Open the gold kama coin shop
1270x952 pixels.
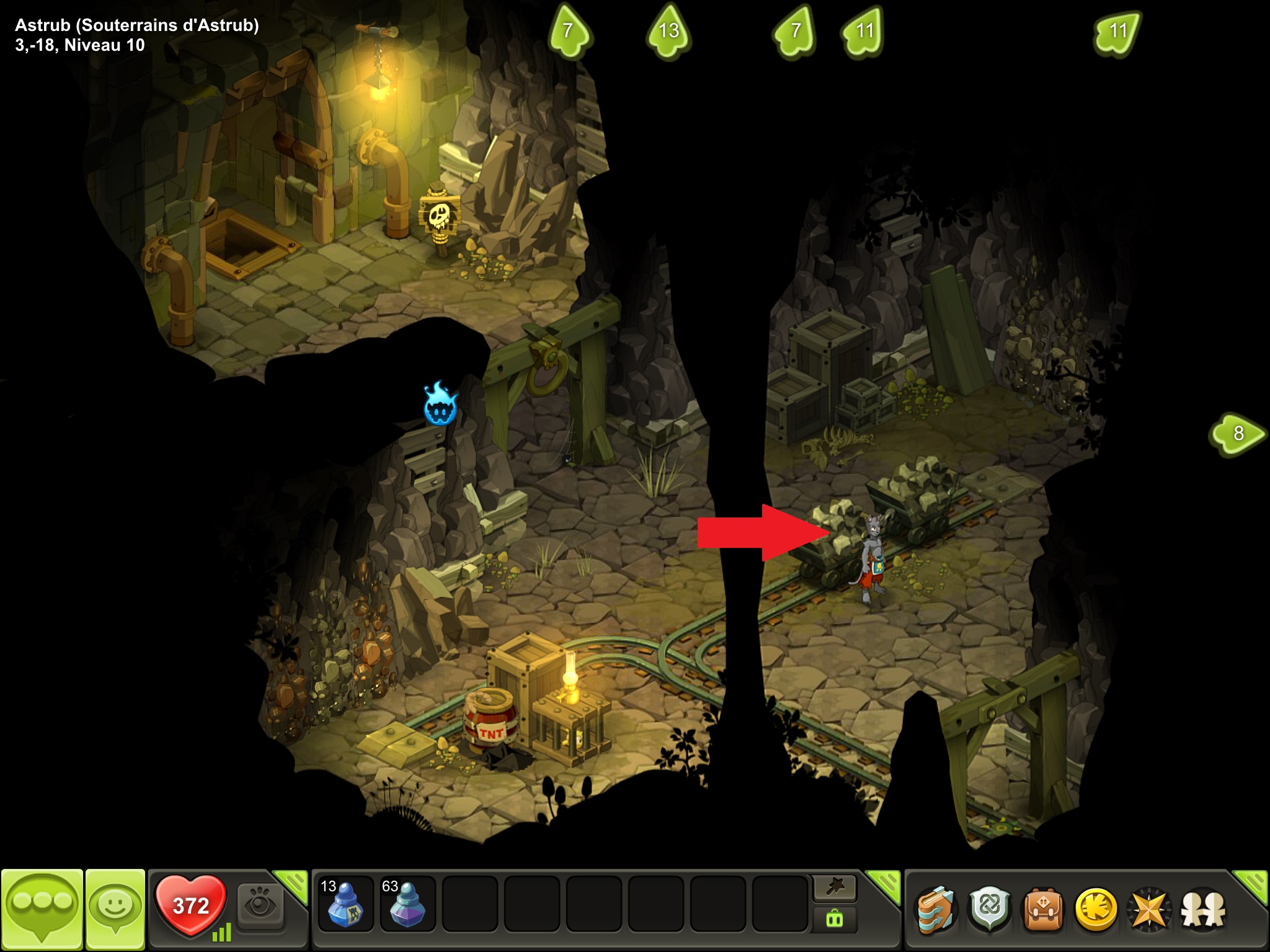(1096, 910)
